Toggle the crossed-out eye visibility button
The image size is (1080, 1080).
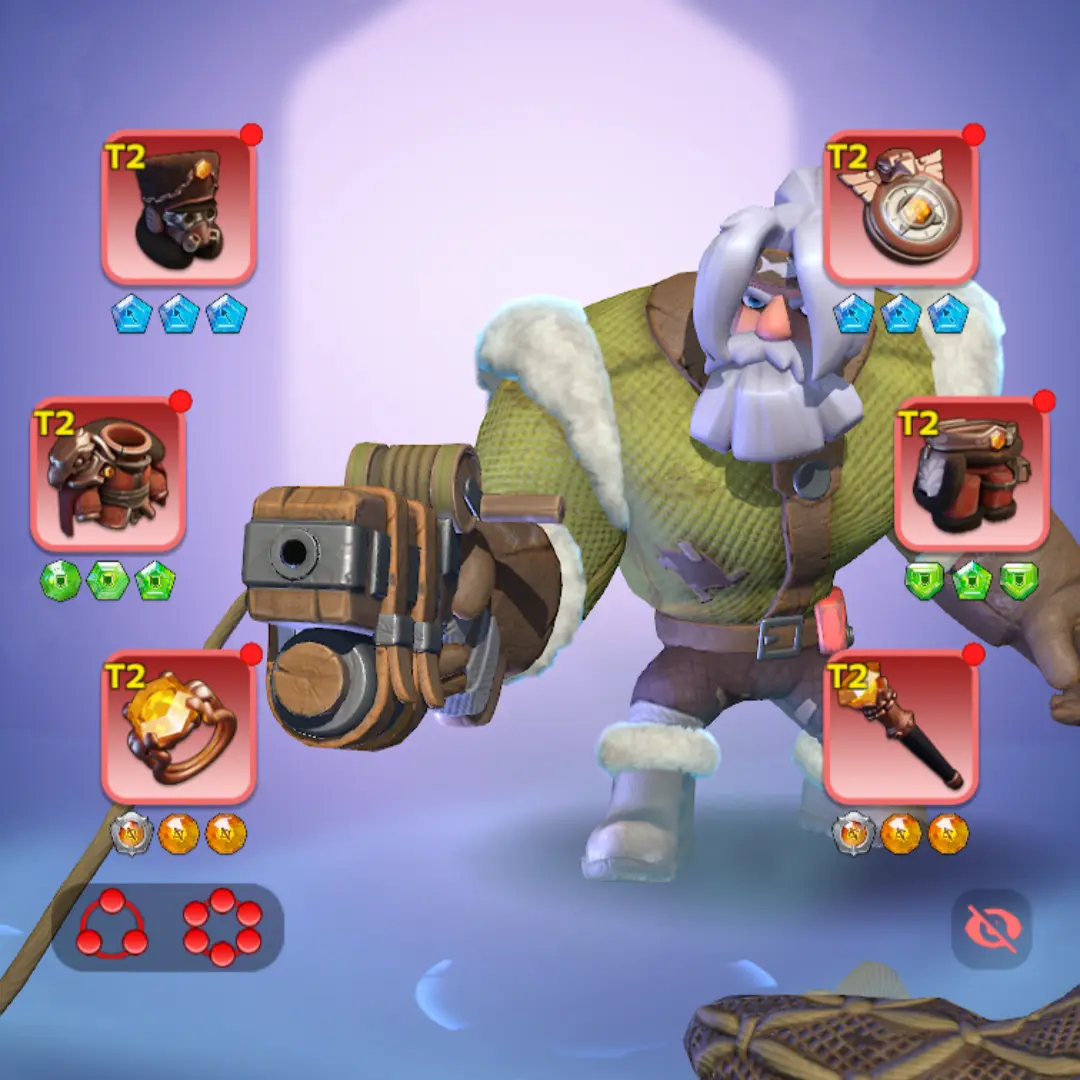click(991, 929)
